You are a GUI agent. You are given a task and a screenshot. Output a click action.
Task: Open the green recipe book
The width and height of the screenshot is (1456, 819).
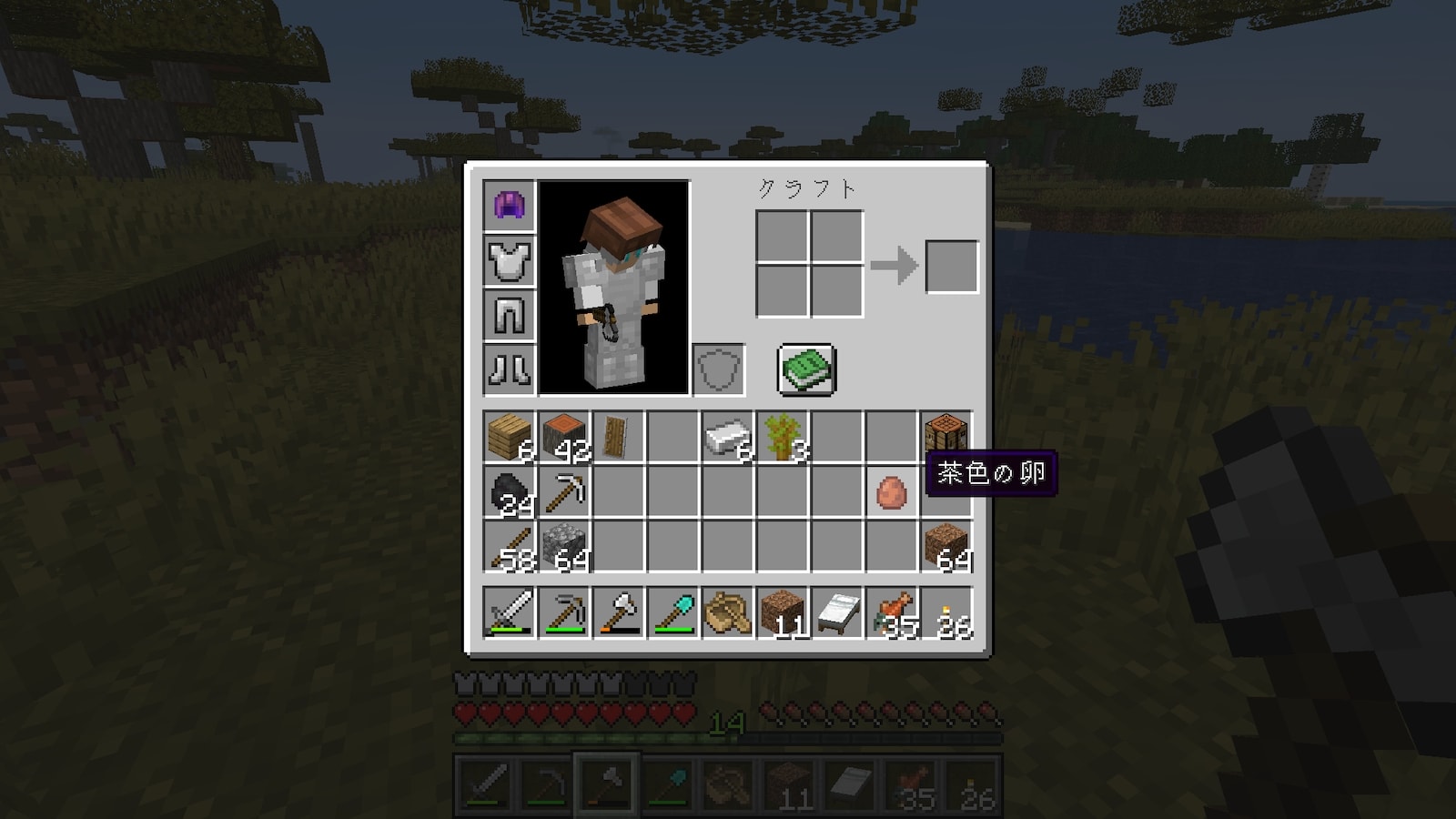[x=806, y=369]
